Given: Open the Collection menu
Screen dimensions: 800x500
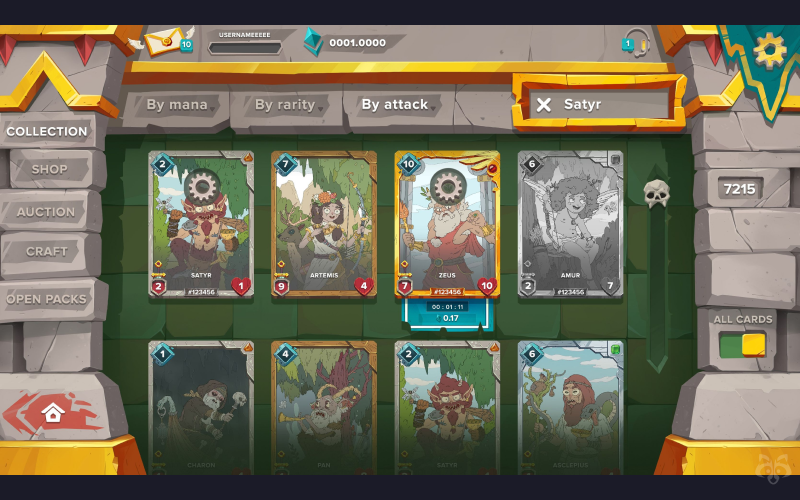Looking at the screenshot, I should coord(47,131).
